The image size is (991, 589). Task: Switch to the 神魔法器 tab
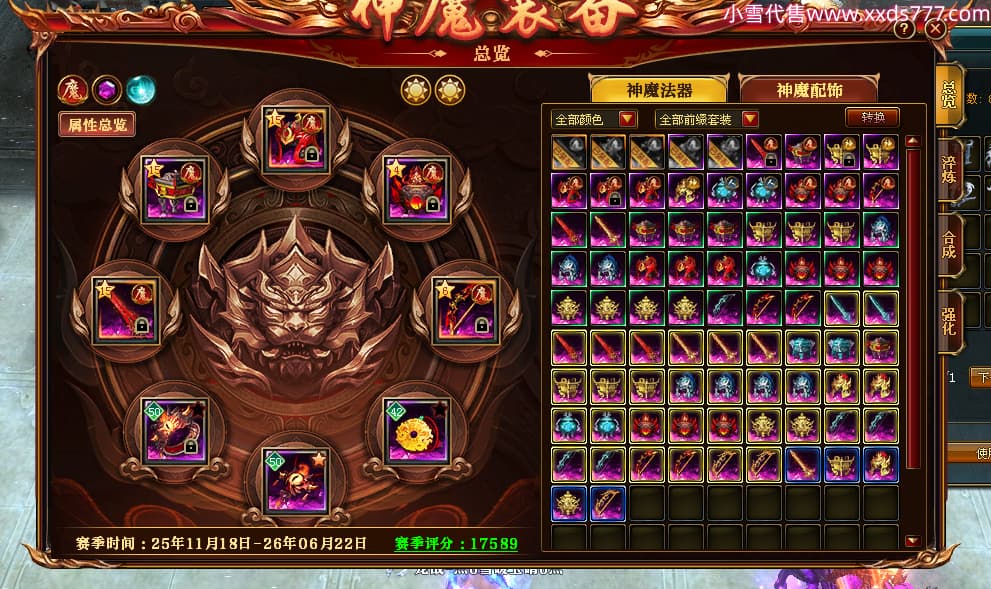(658, 90)
